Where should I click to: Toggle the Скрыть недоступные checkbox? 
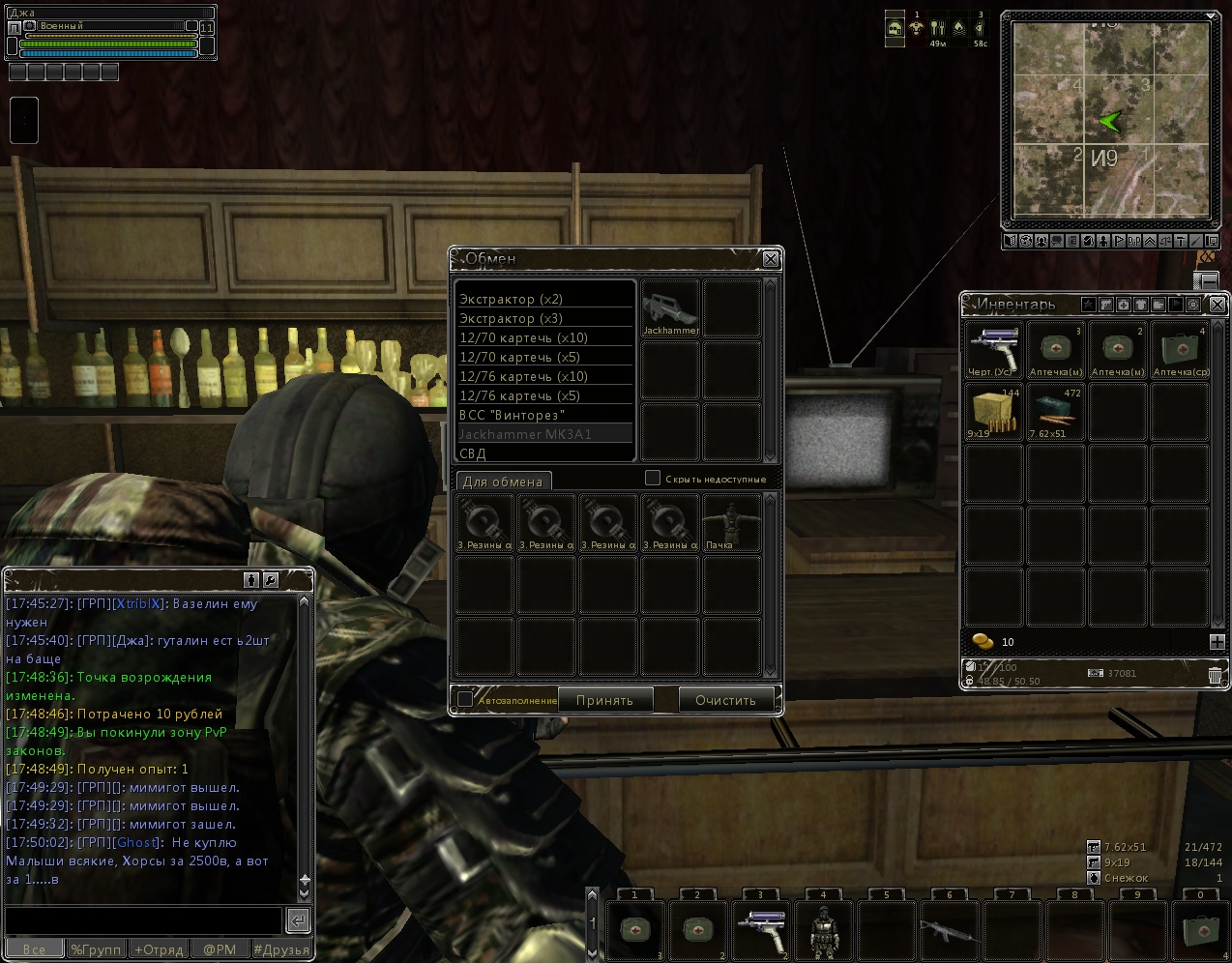[653, 478]
